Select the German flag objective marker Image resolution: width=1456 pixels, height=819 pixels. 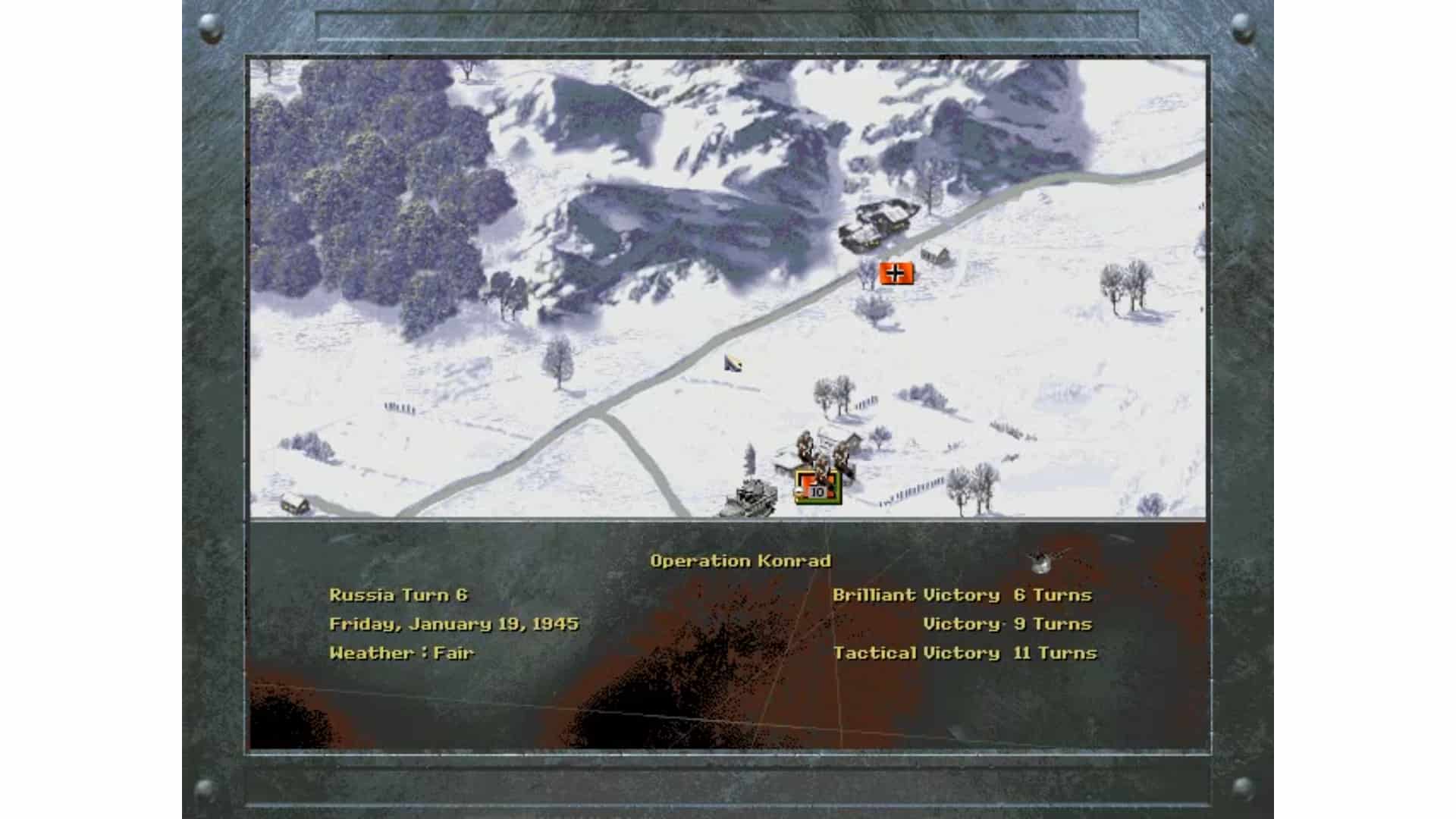click(x=898, y=273)
